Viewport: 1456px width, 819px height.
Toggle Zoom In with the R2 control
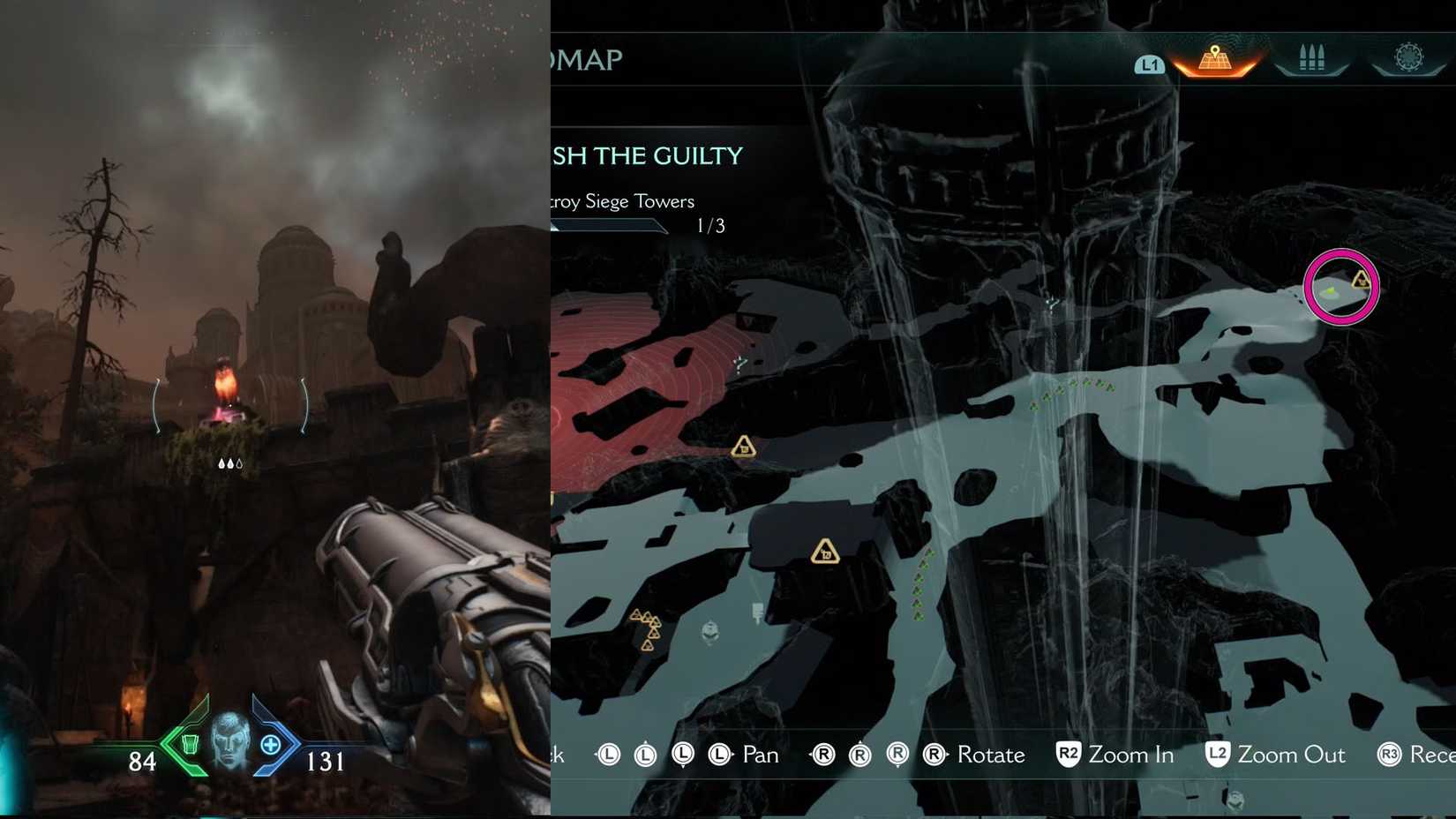point(1115,755)
